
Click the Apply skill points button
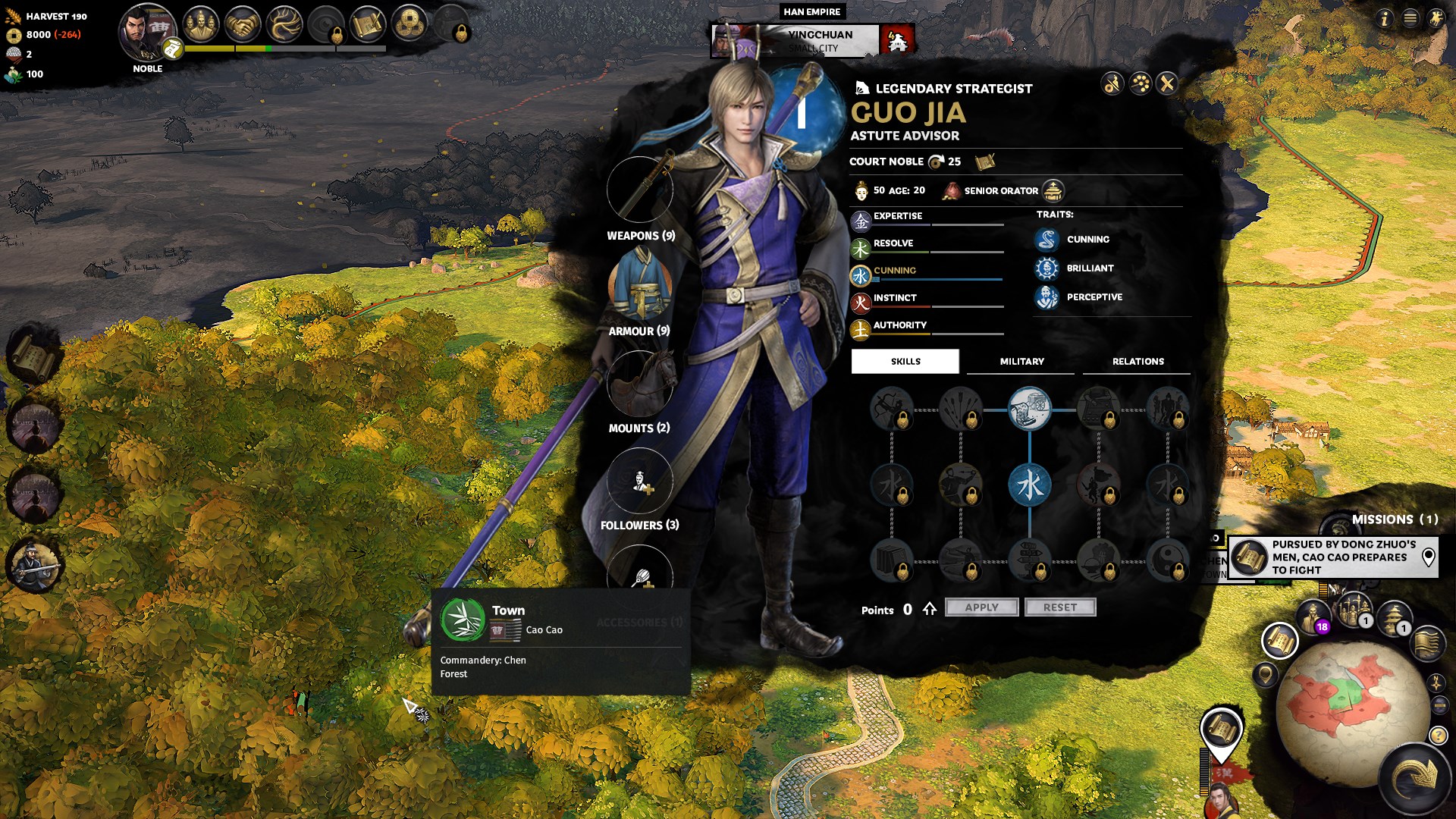coord(981,607)
